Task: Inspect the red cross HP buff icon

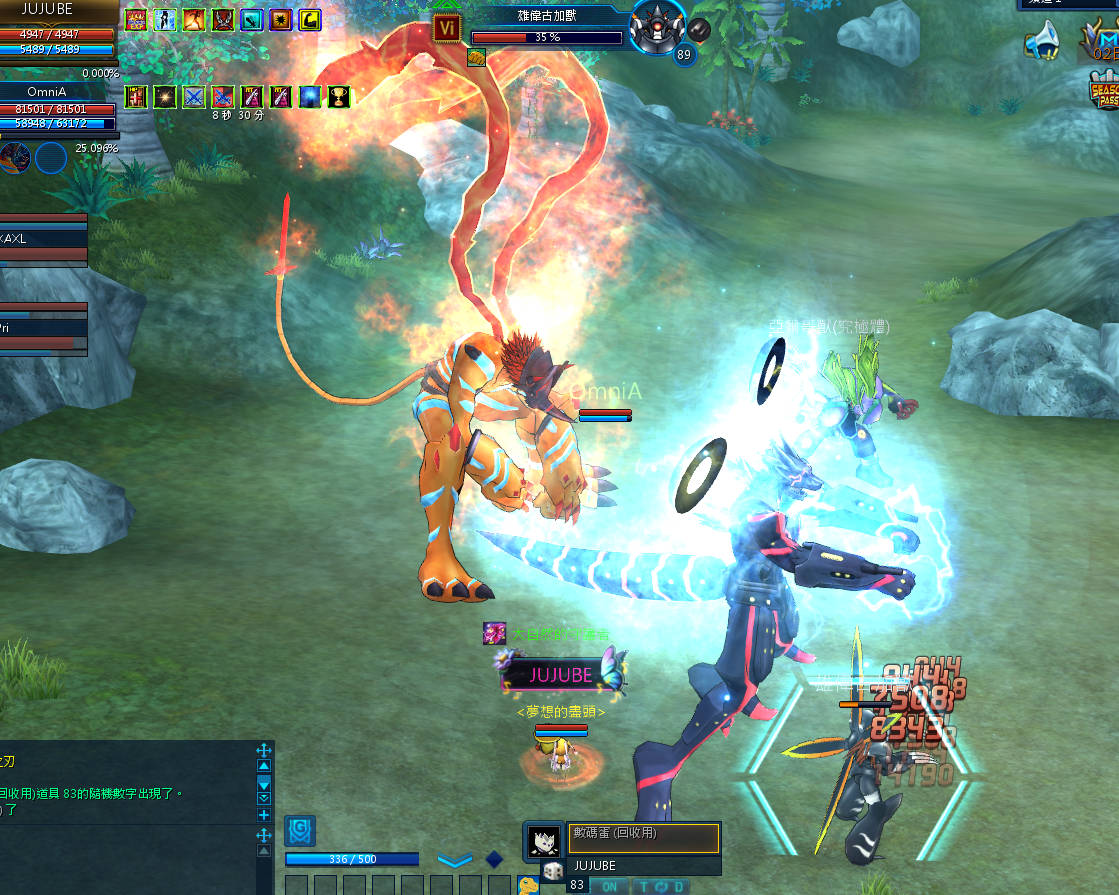Action: coord(135,97)
